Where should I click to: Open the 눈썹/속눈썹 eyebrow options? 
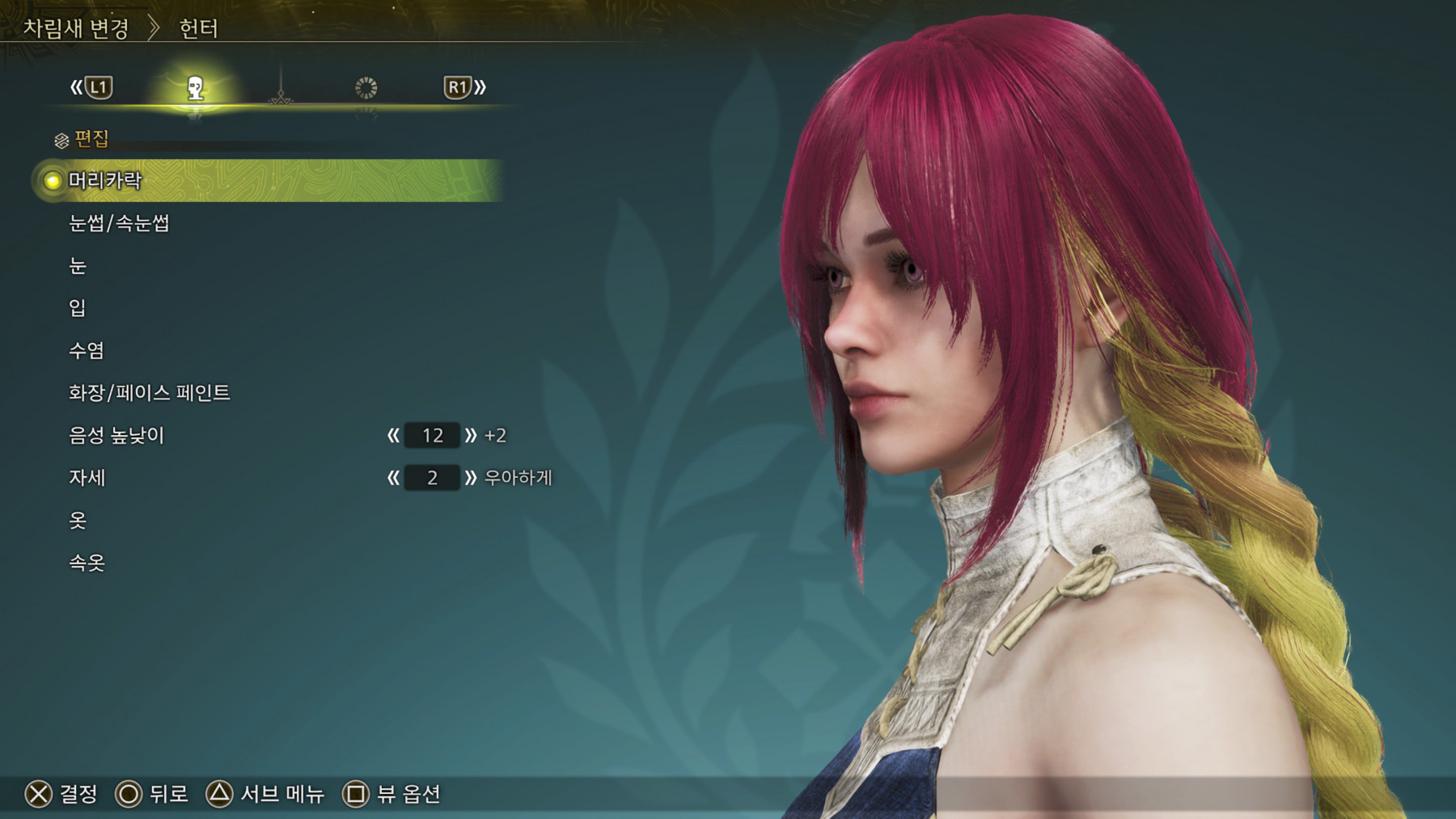[x=119, y=223]
